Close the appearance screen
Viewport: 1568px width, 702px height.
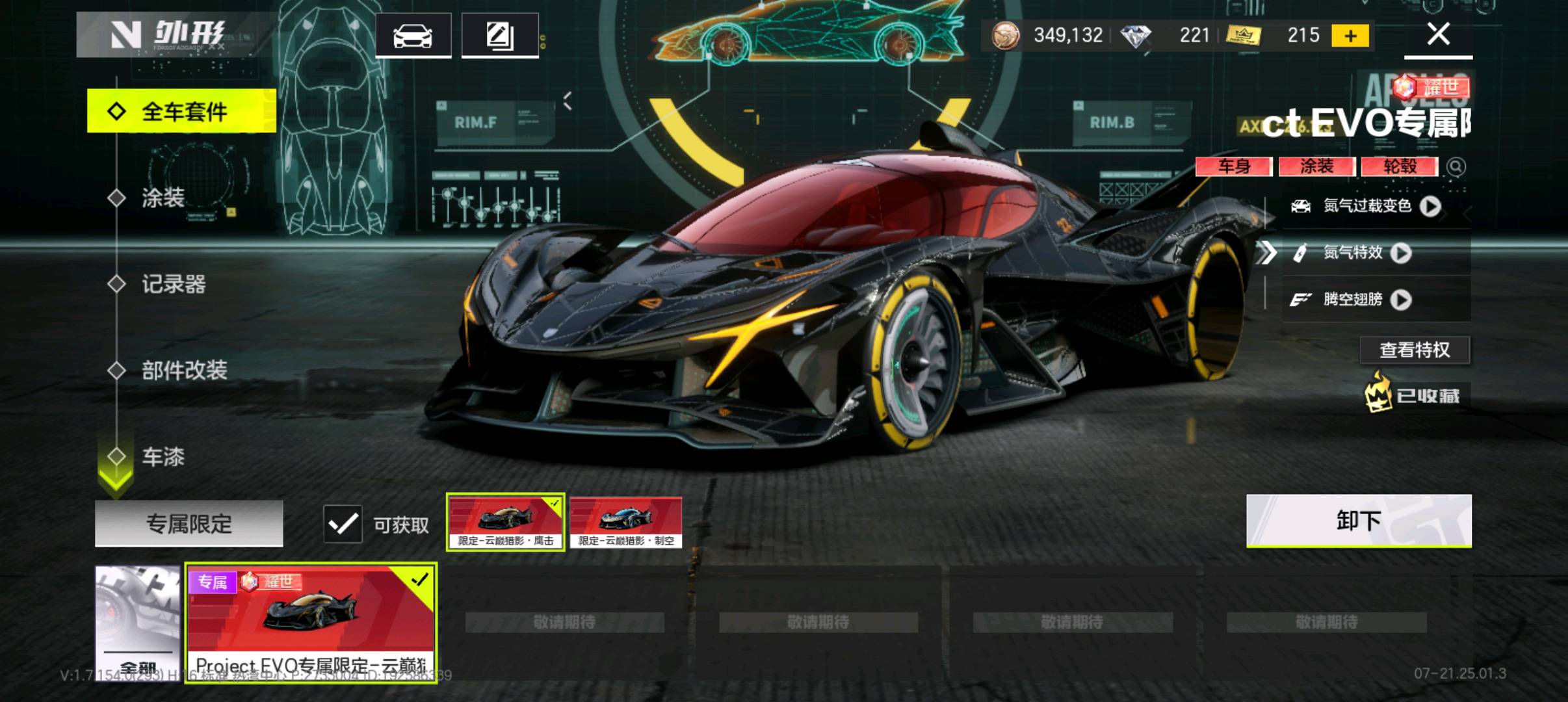pos(1438,34)
